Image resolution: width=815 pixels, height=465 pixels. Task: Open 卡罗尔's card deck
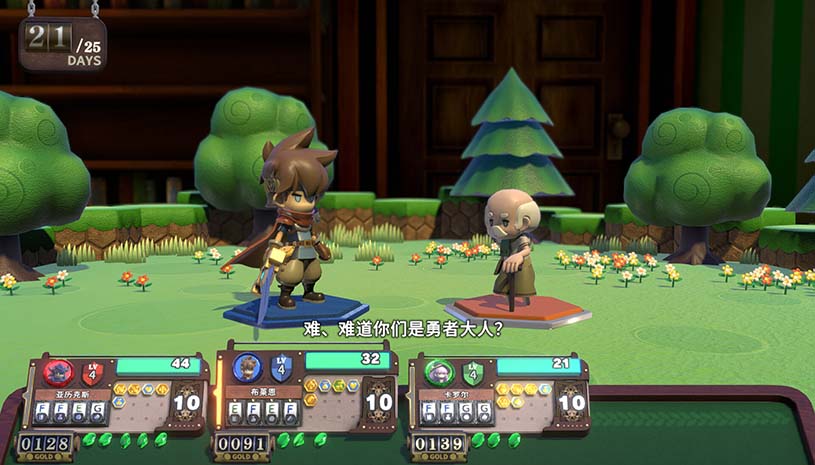coord(571,402)
